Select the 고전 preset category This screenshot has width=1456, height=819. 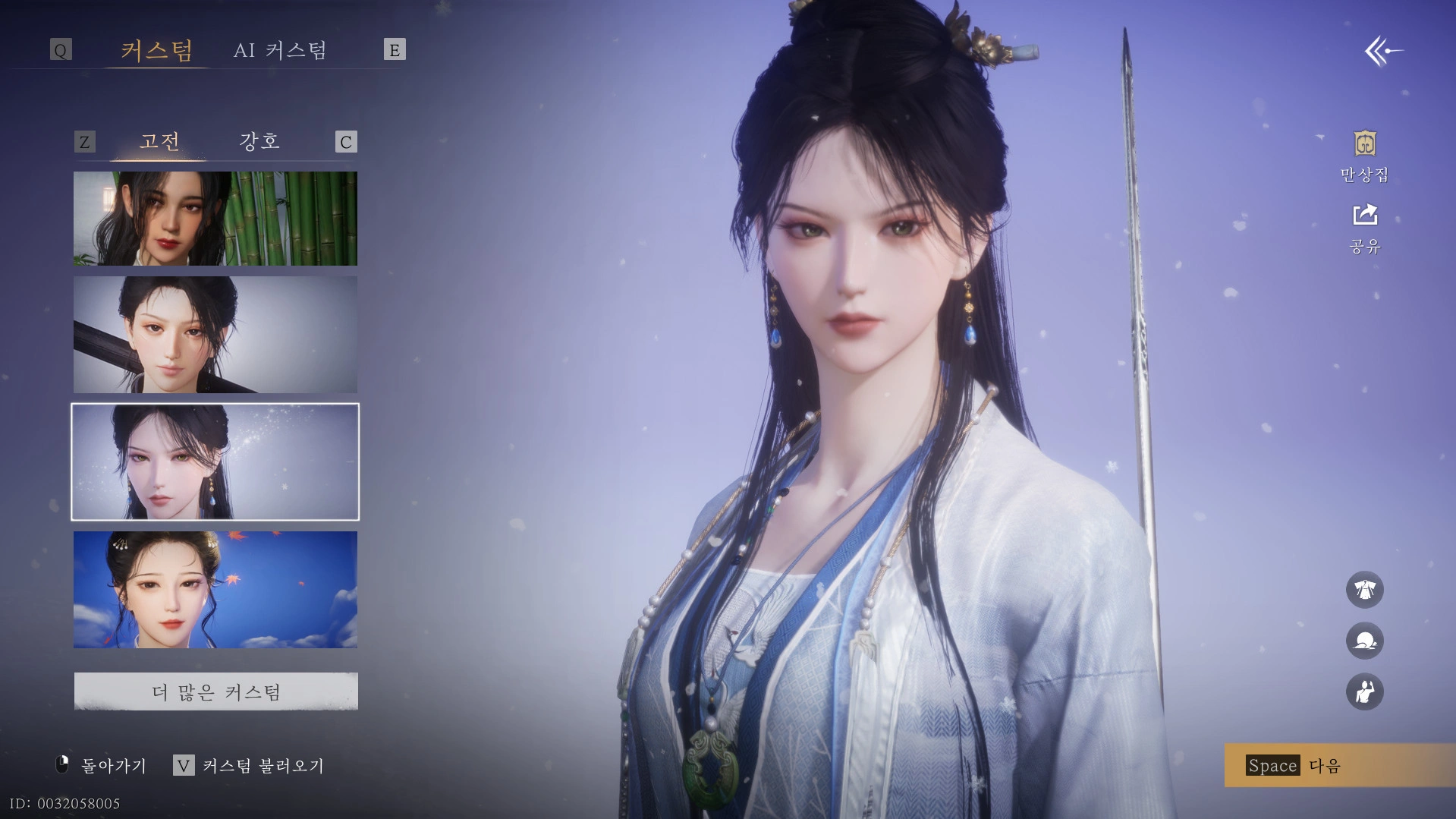[159, 141]
